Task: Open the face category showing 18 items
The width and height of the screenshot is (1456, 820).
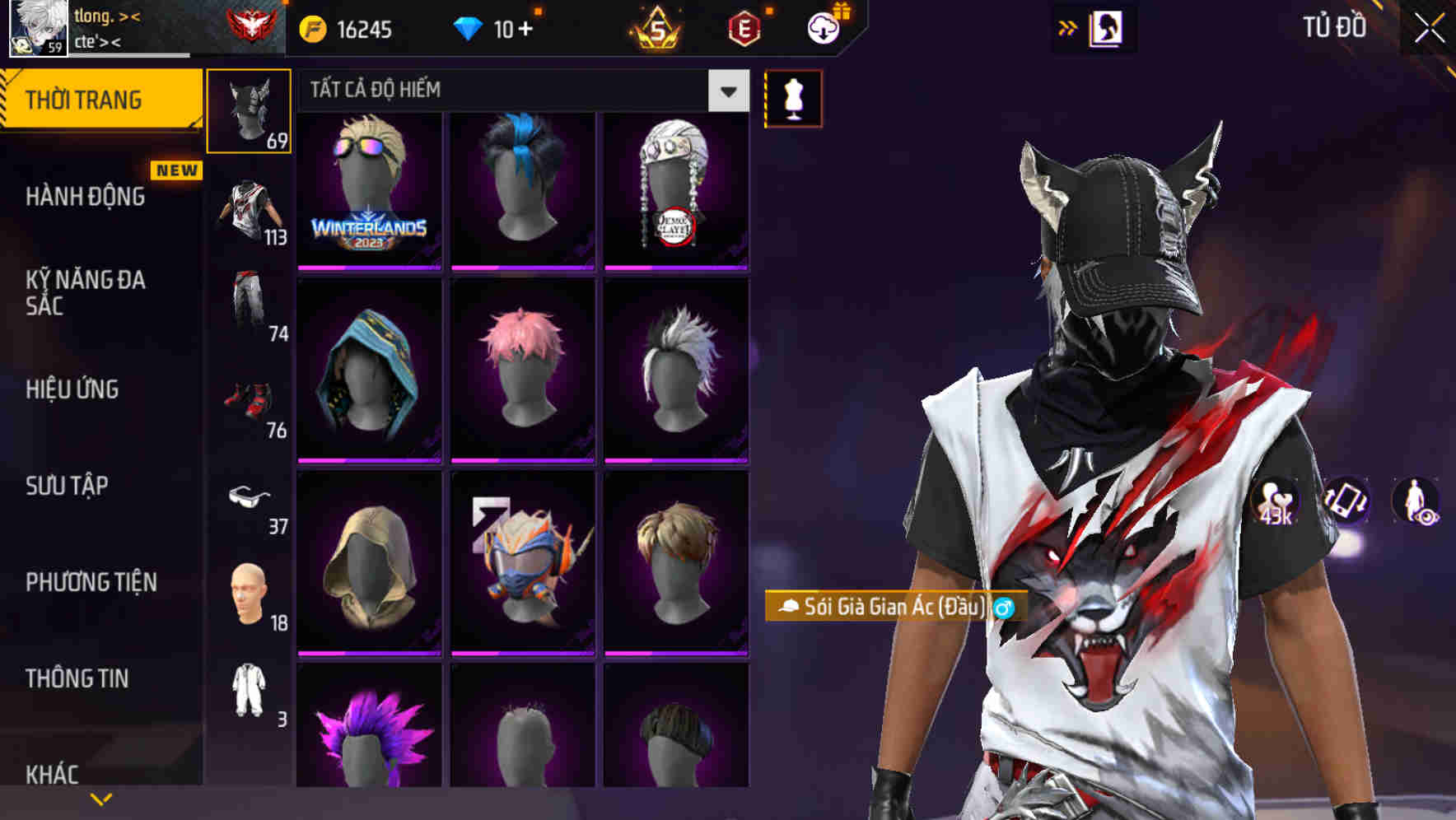Action: tap(250, 589)
